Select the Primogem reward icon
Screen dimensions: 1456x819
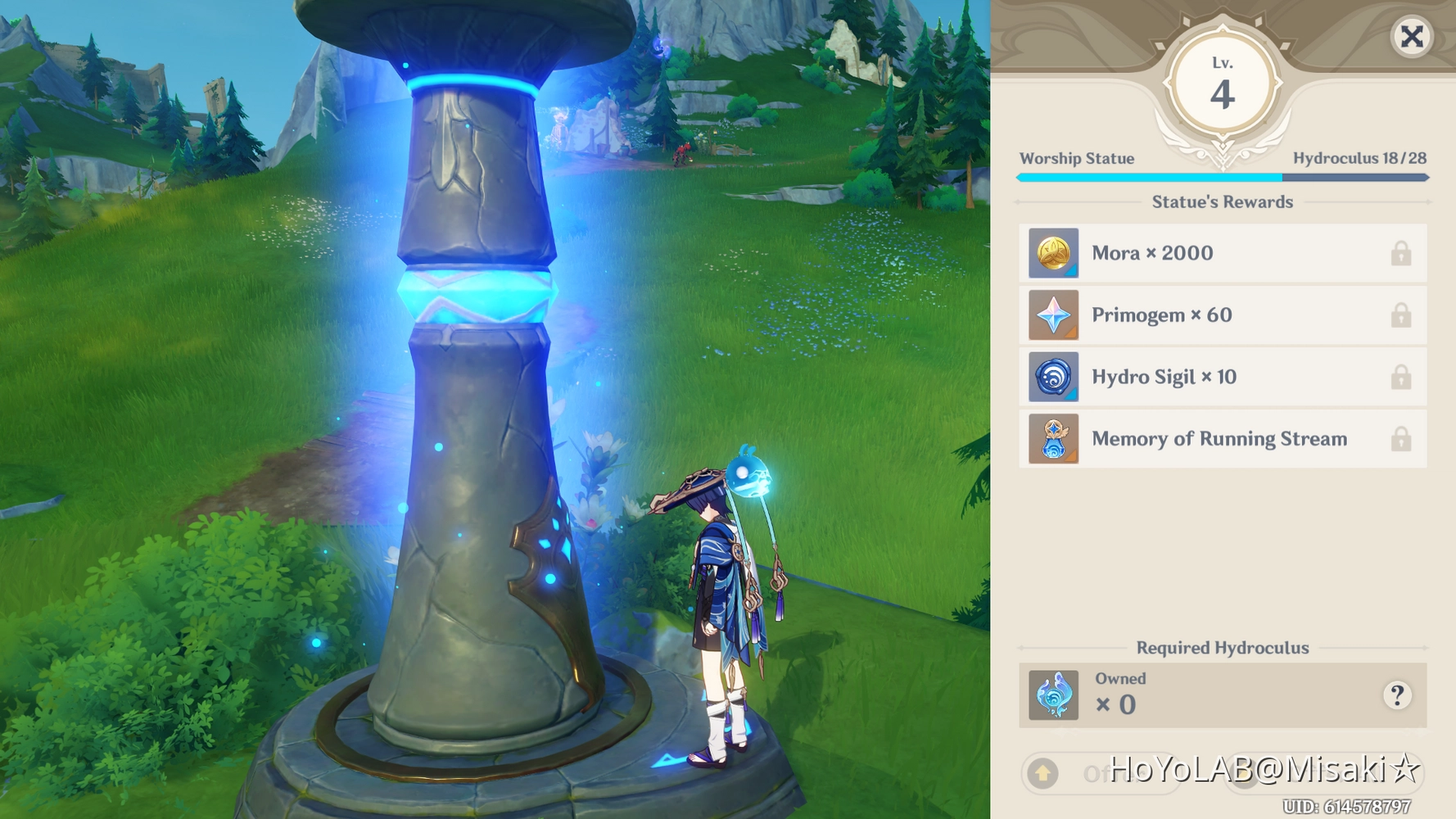pos(1053,314)
